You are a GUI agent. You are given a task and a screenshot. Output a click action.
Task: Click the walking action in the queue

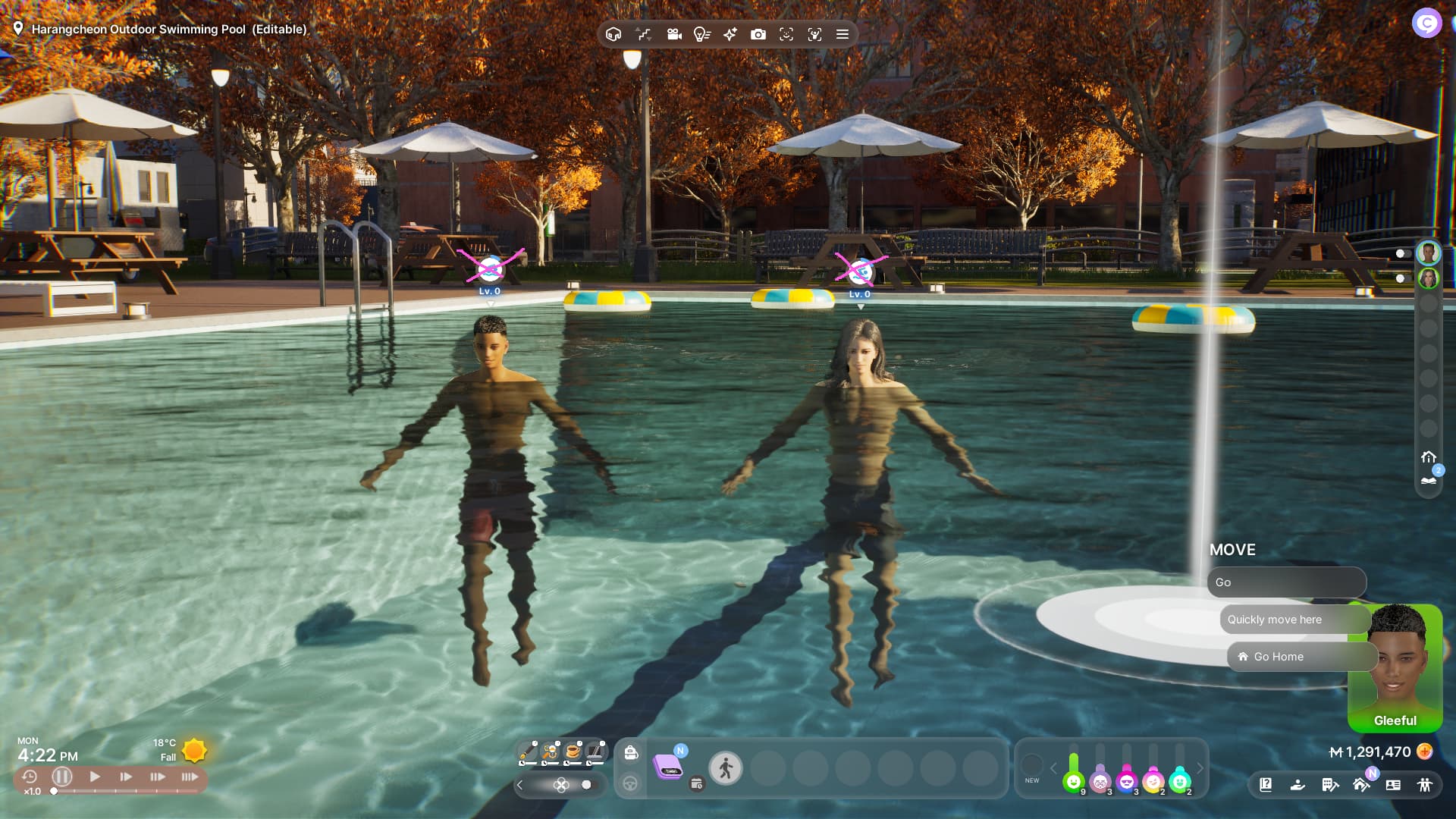(x=726, y=769)
